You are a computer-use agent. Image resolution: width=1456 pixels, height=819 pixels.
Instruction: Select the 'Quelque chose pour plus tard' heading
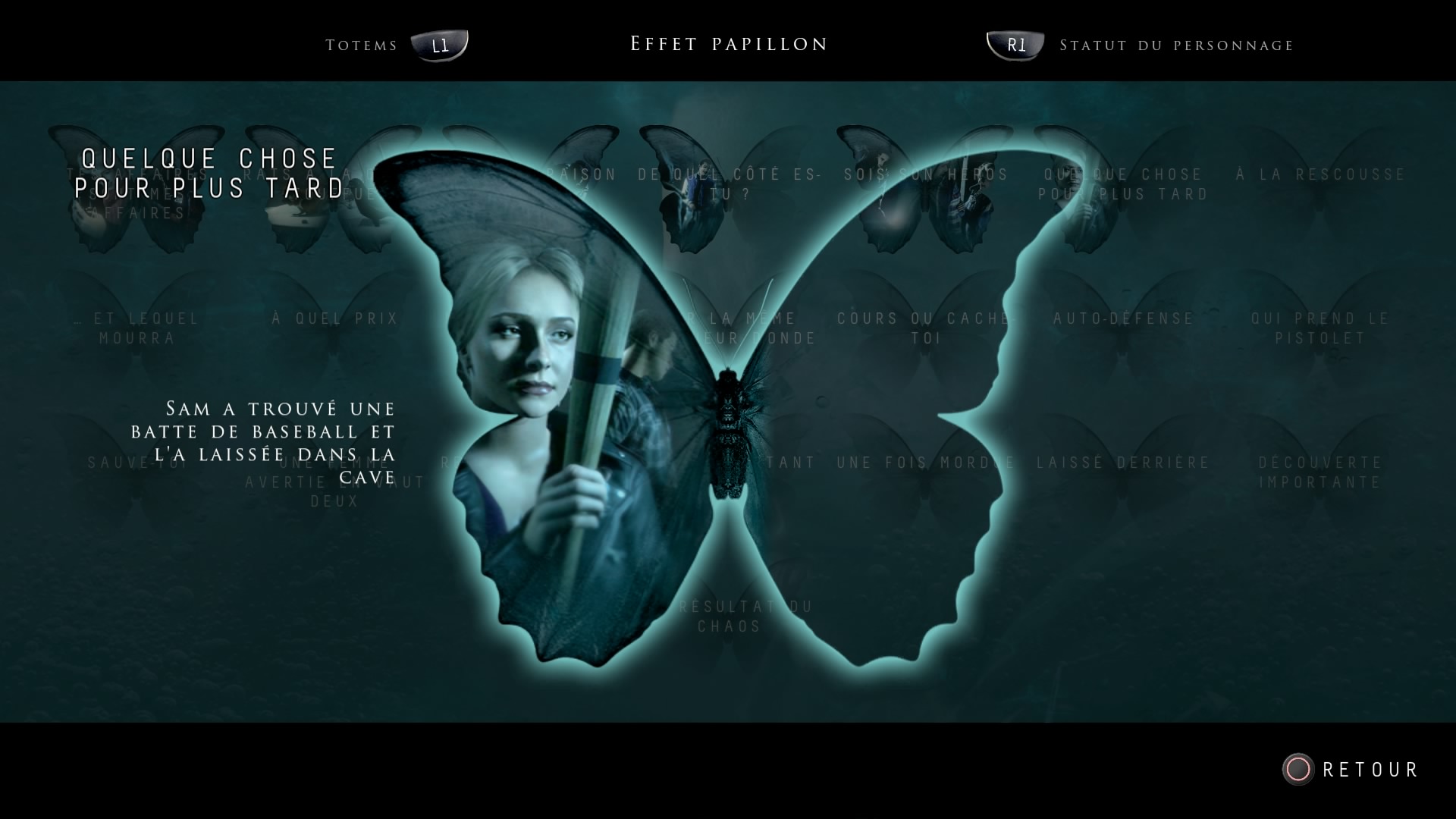point(209,173)
